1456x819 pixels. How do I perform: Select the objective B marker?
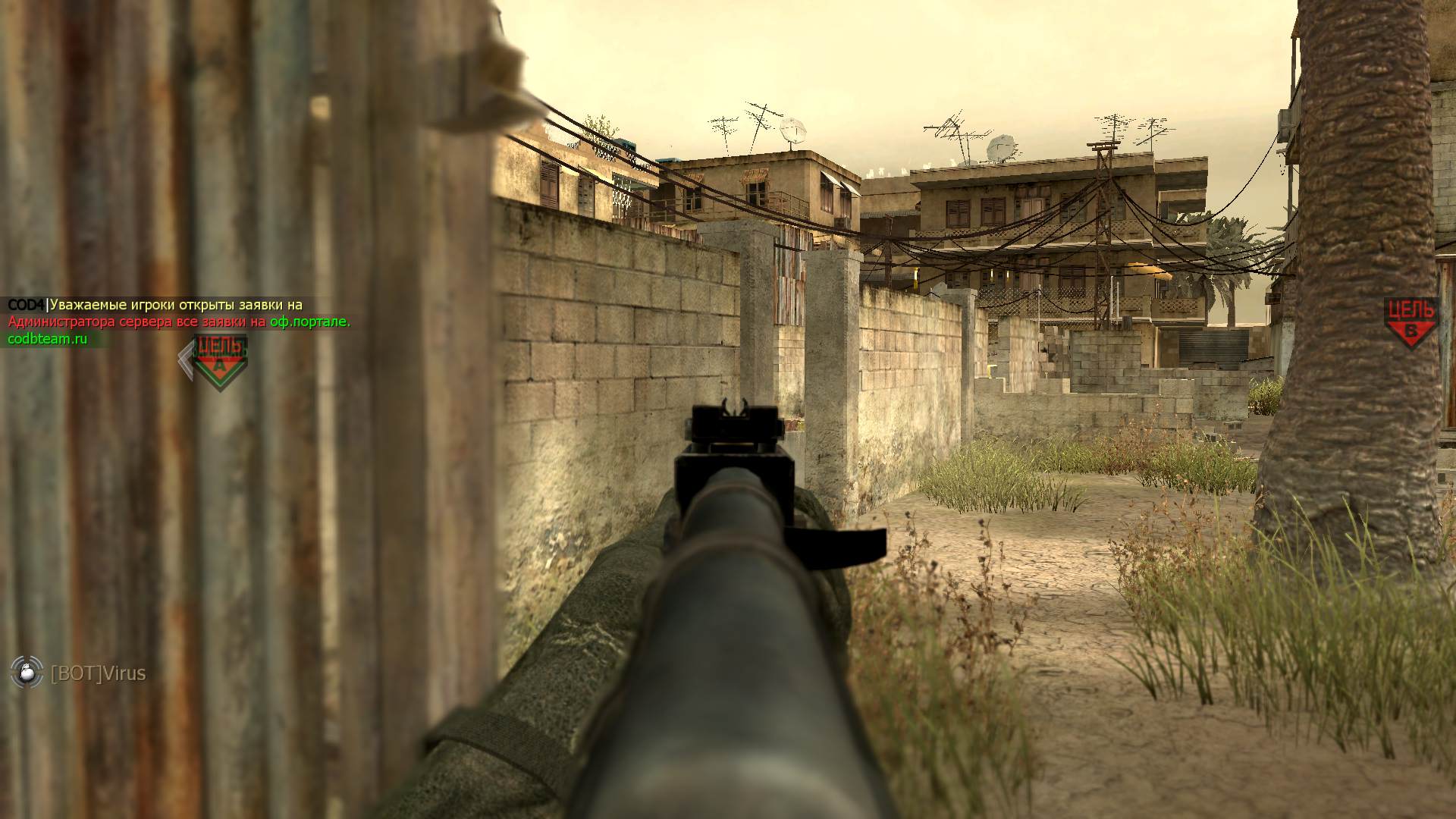point(1410,322)
